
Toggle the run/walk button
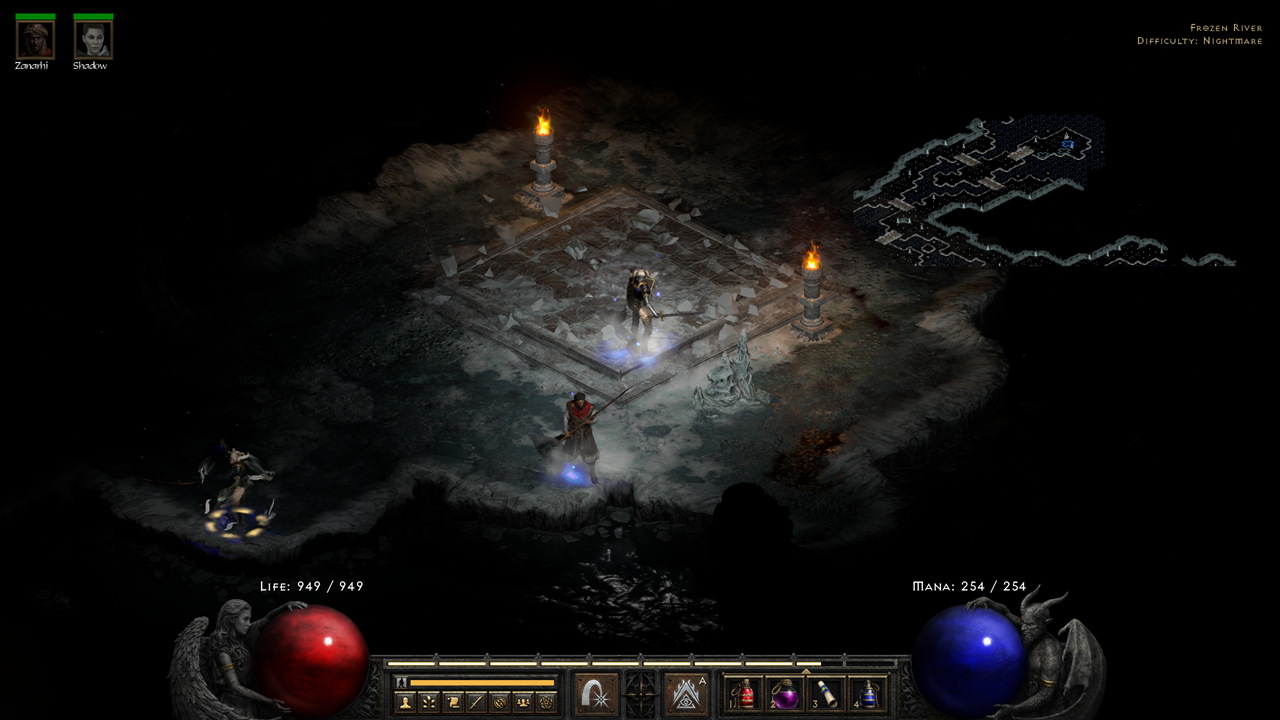(401, 682)
